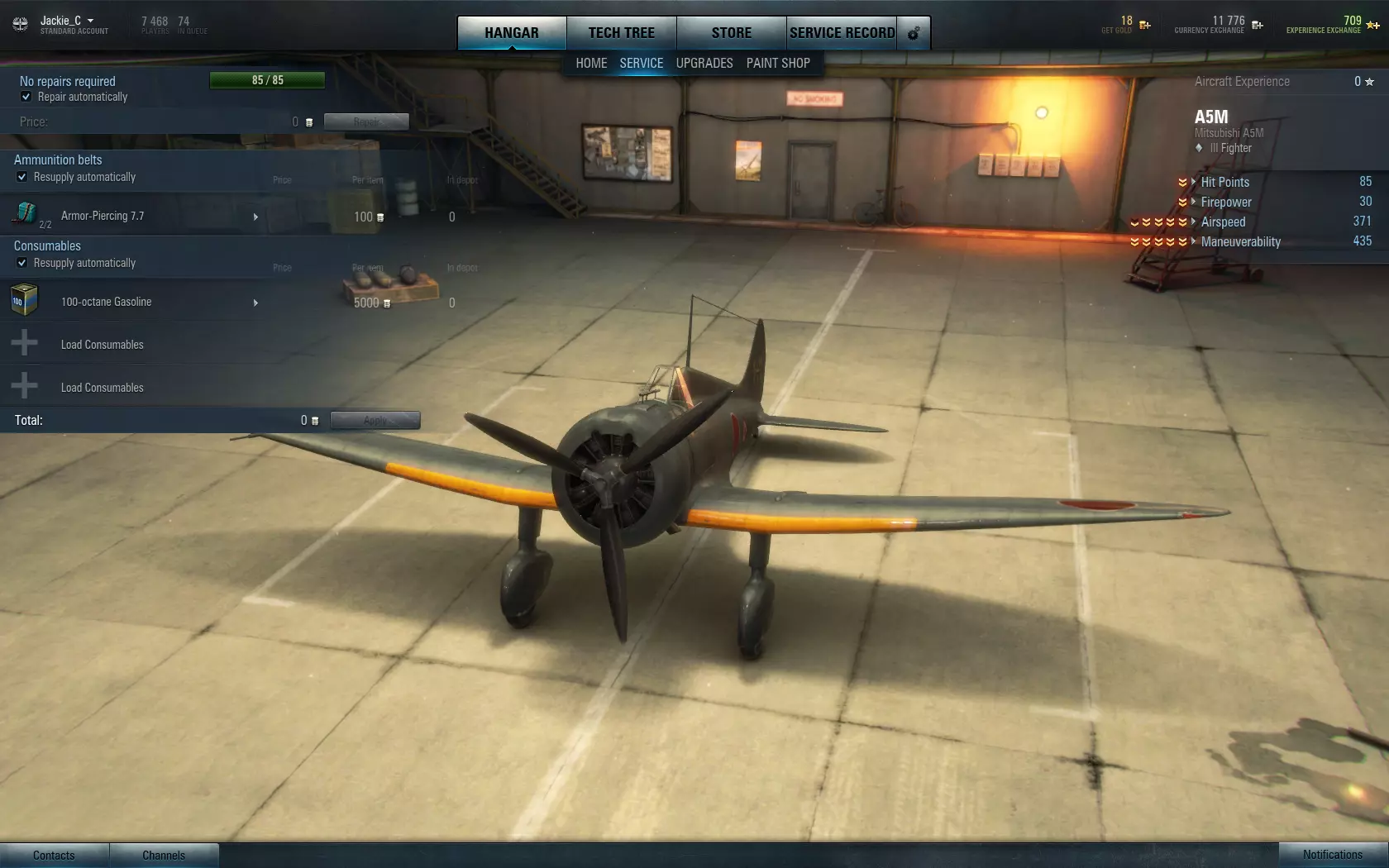Toggle automatic resupply for ammunition belts
This screenshot has height=868, width=1389.
point(22,177)
